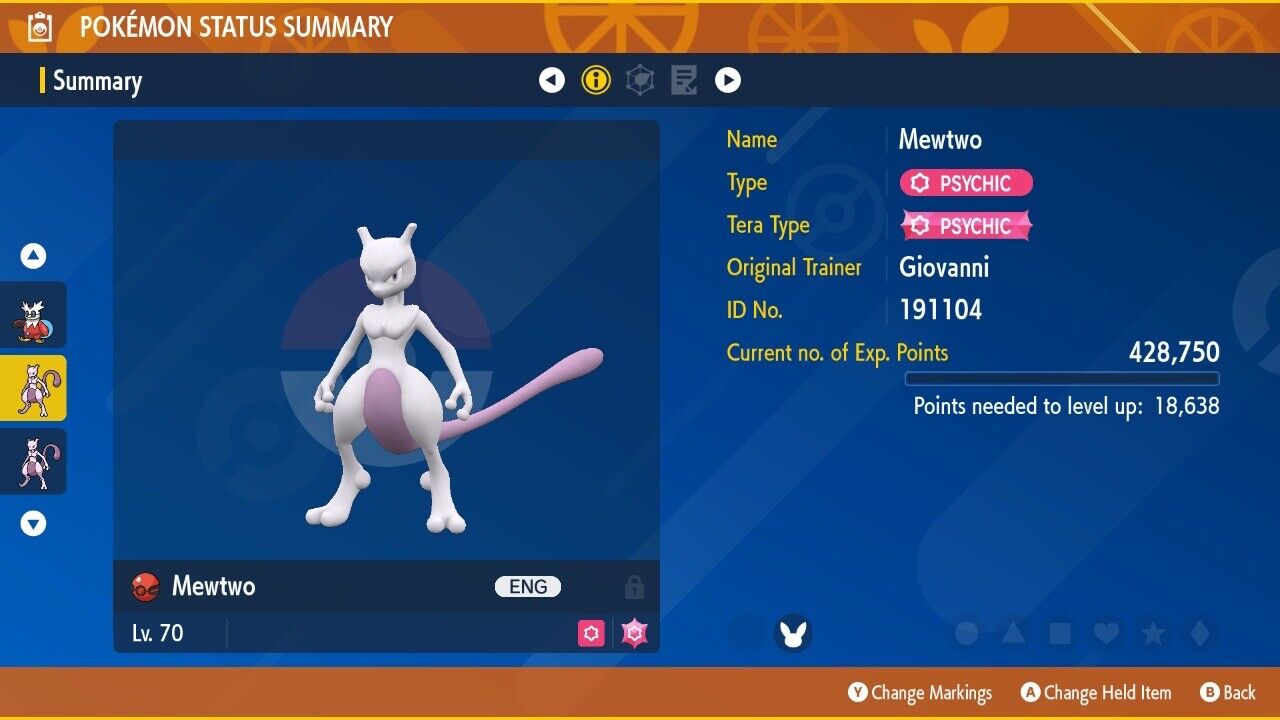1280x720 pixels.
Task: Click the square marking symbol
Action: 1059,633
